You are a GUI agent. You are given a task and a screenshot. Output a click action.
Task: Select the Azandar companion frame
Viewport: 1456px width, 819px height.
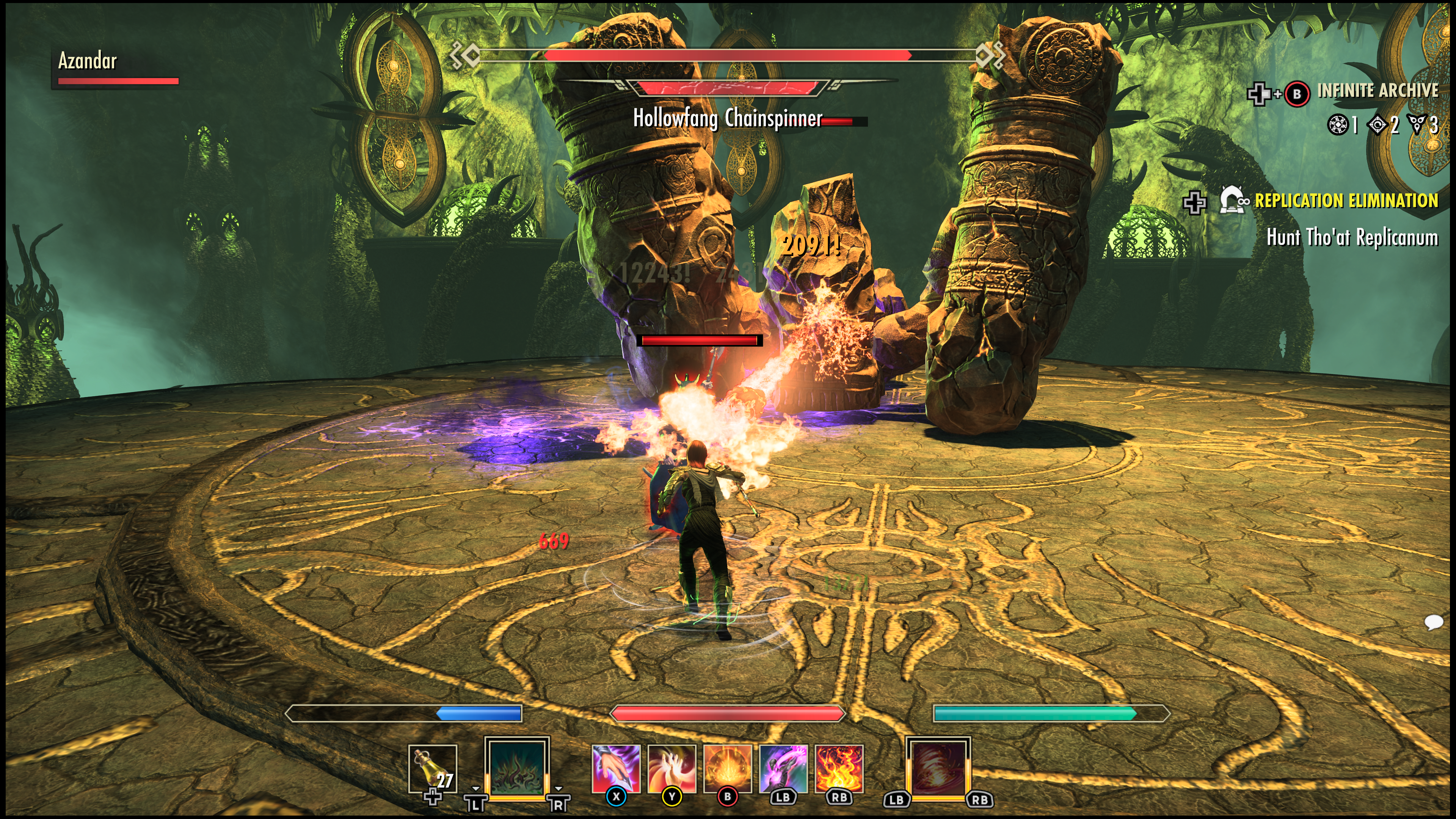88,61
